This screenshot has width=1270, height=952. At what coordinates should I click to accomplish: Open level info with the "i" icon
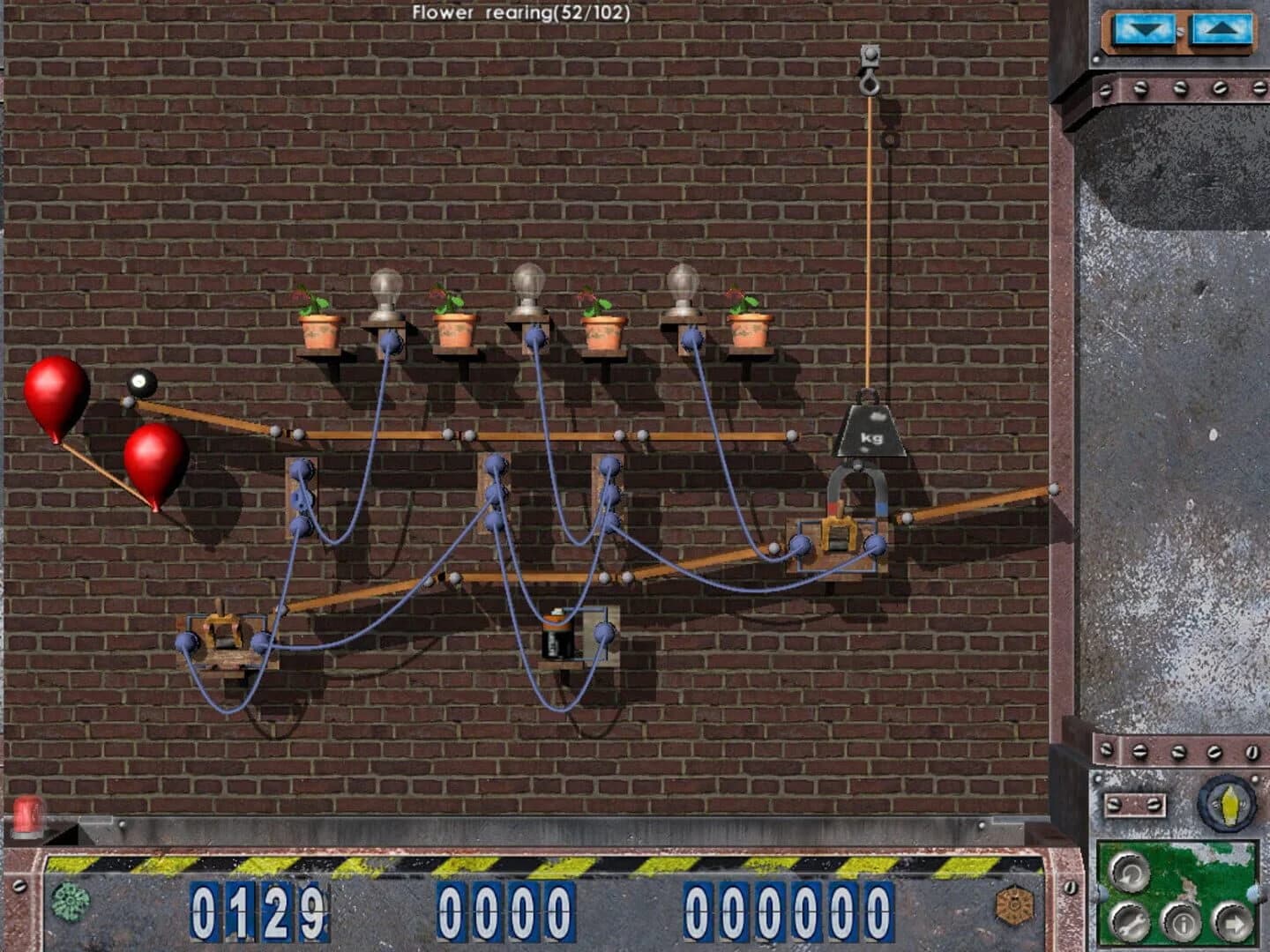(1182, 924)
